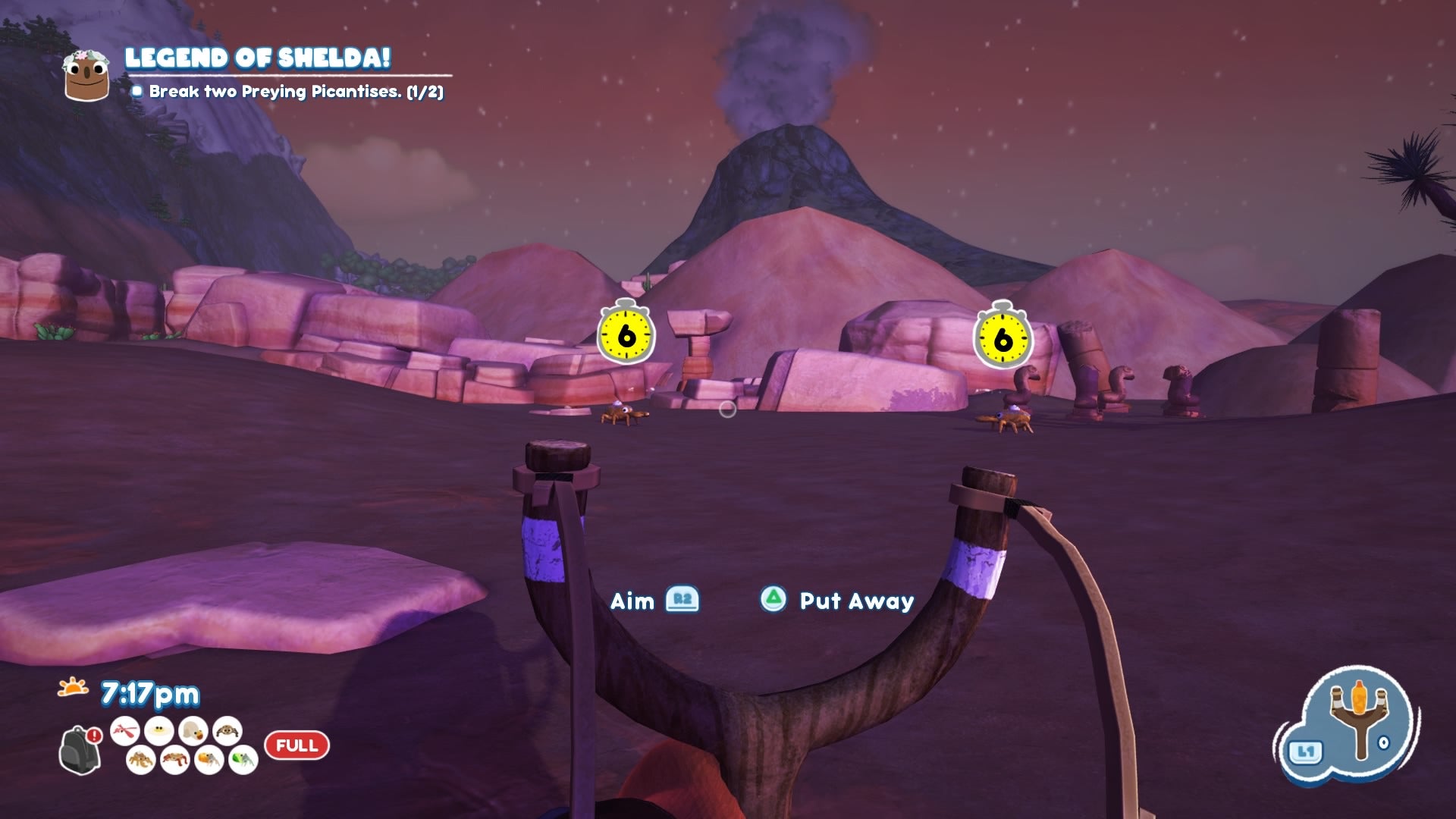Choose the orange-shelled bug bugsnak slot
This screenshot has height=819, width=1456.
point(209,759)
